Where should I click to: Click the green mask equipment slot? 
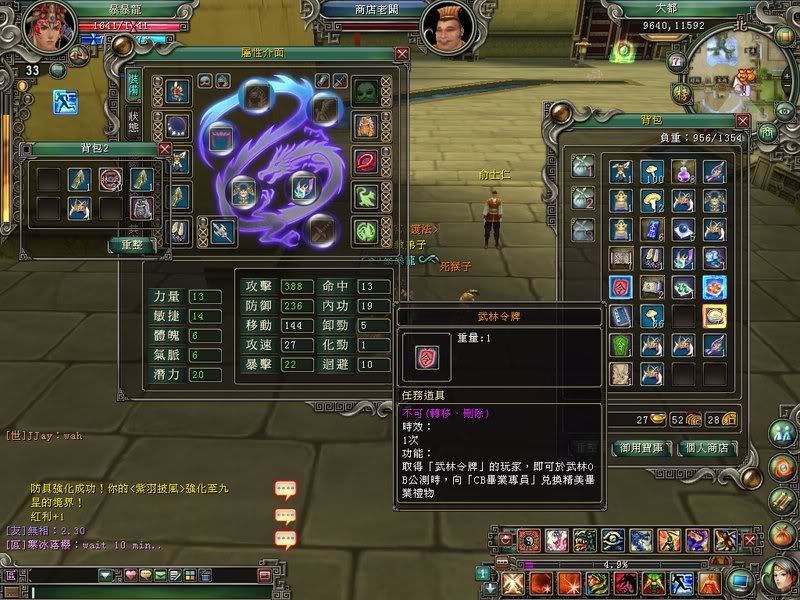coord(367,91)
